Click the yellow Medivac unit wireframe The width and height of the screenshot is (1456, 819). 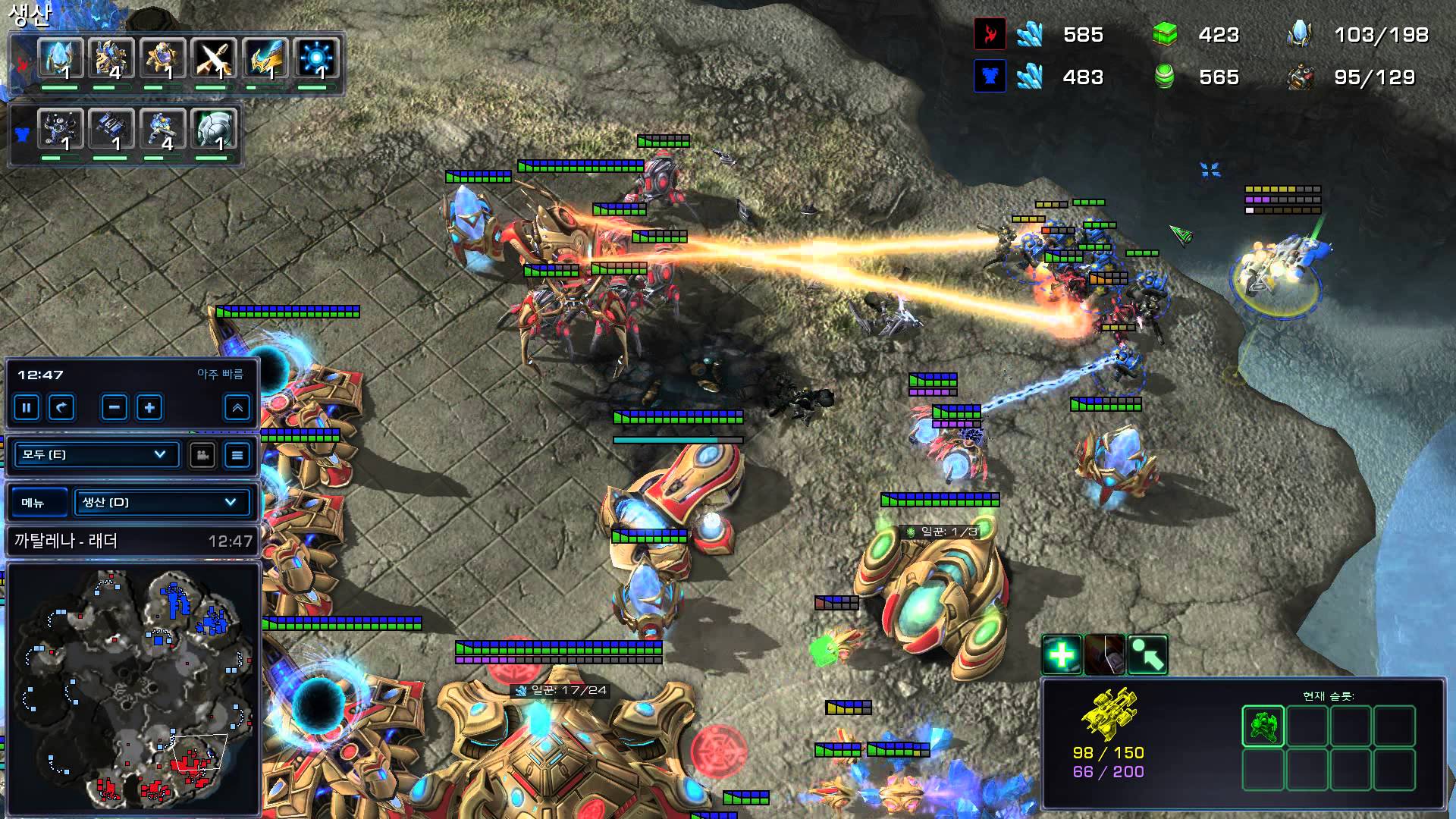[1108, 713]
